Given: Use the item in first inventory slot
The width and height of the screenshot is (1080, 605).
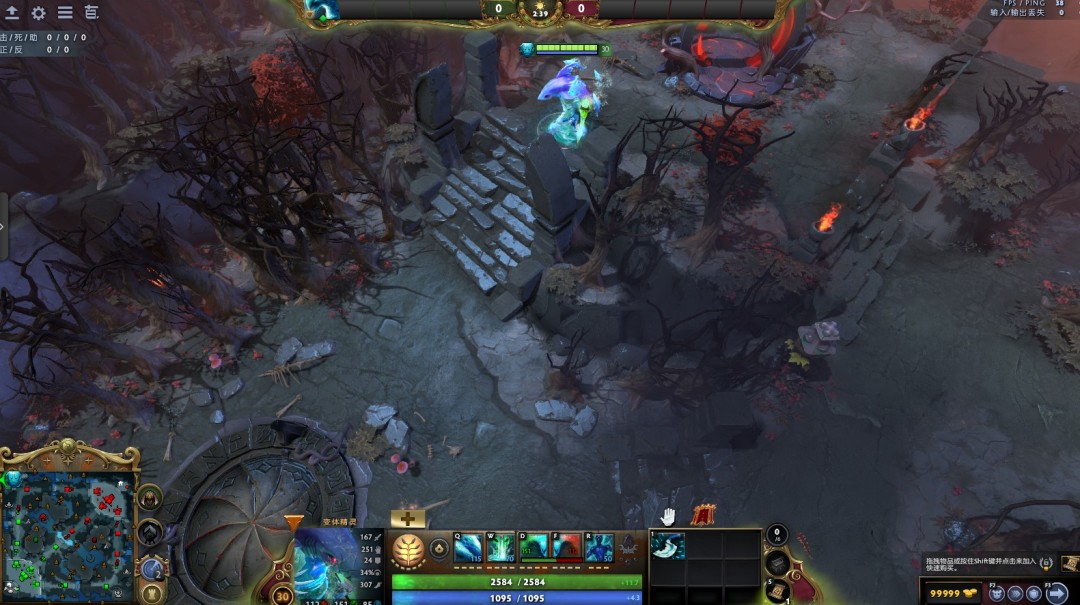Looking at the screenshot, I should (668, 545).
